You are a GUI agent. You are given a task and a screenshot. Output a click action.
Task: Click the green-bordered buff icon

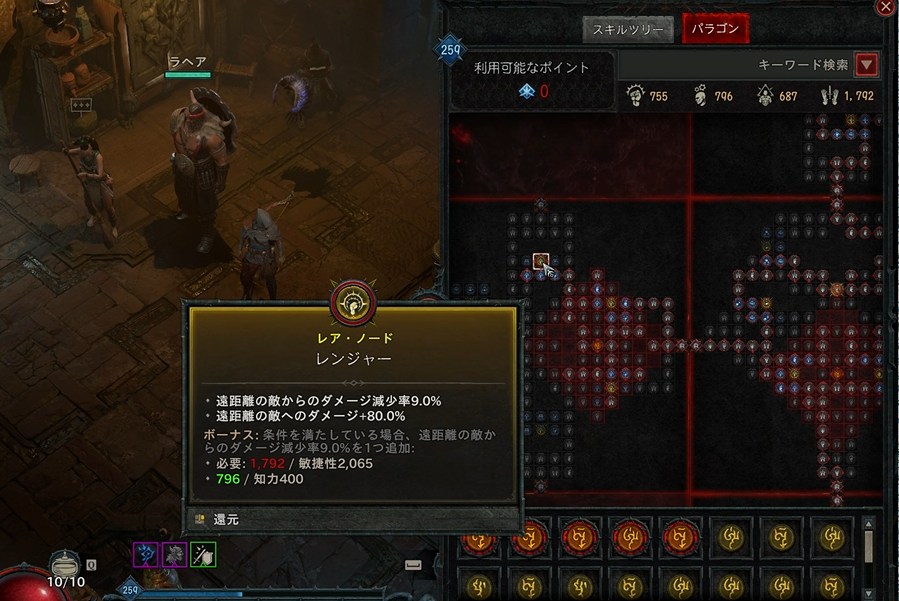pos(203,555)
